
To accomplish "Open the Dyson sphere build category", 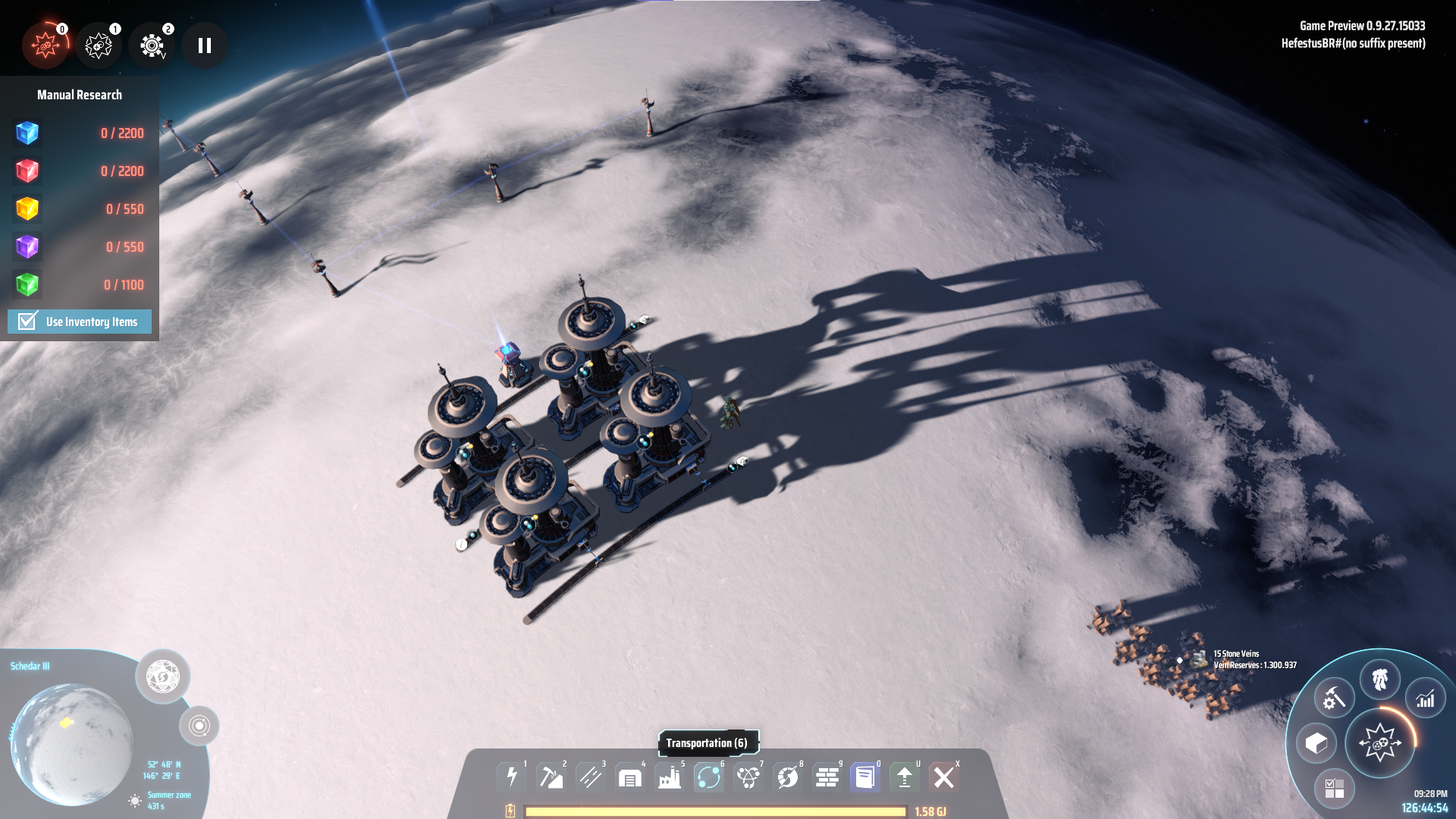I will (x=788, y=777).
